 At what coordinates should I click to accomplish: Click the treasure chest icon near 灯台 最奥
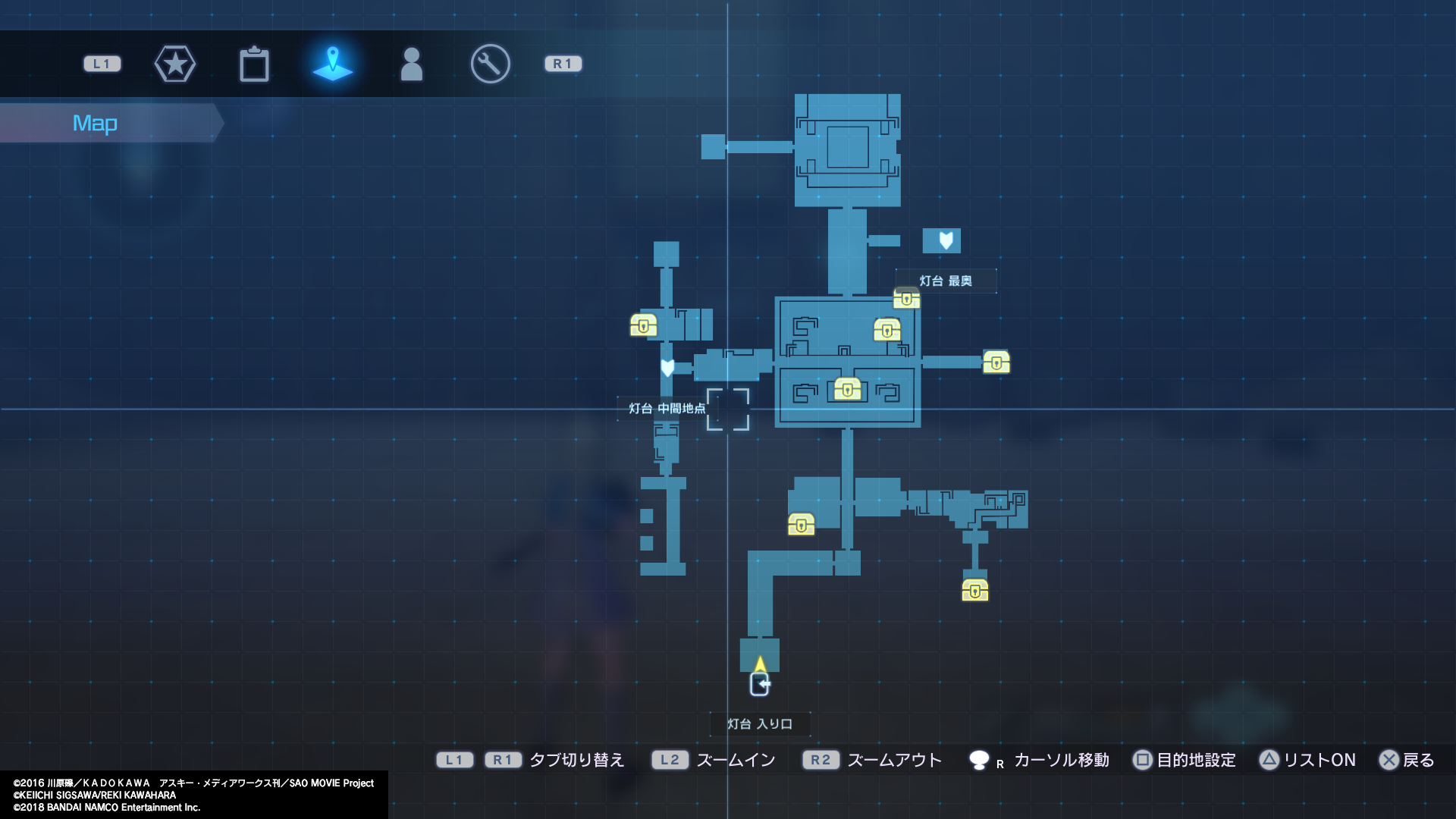coord(907,300)
